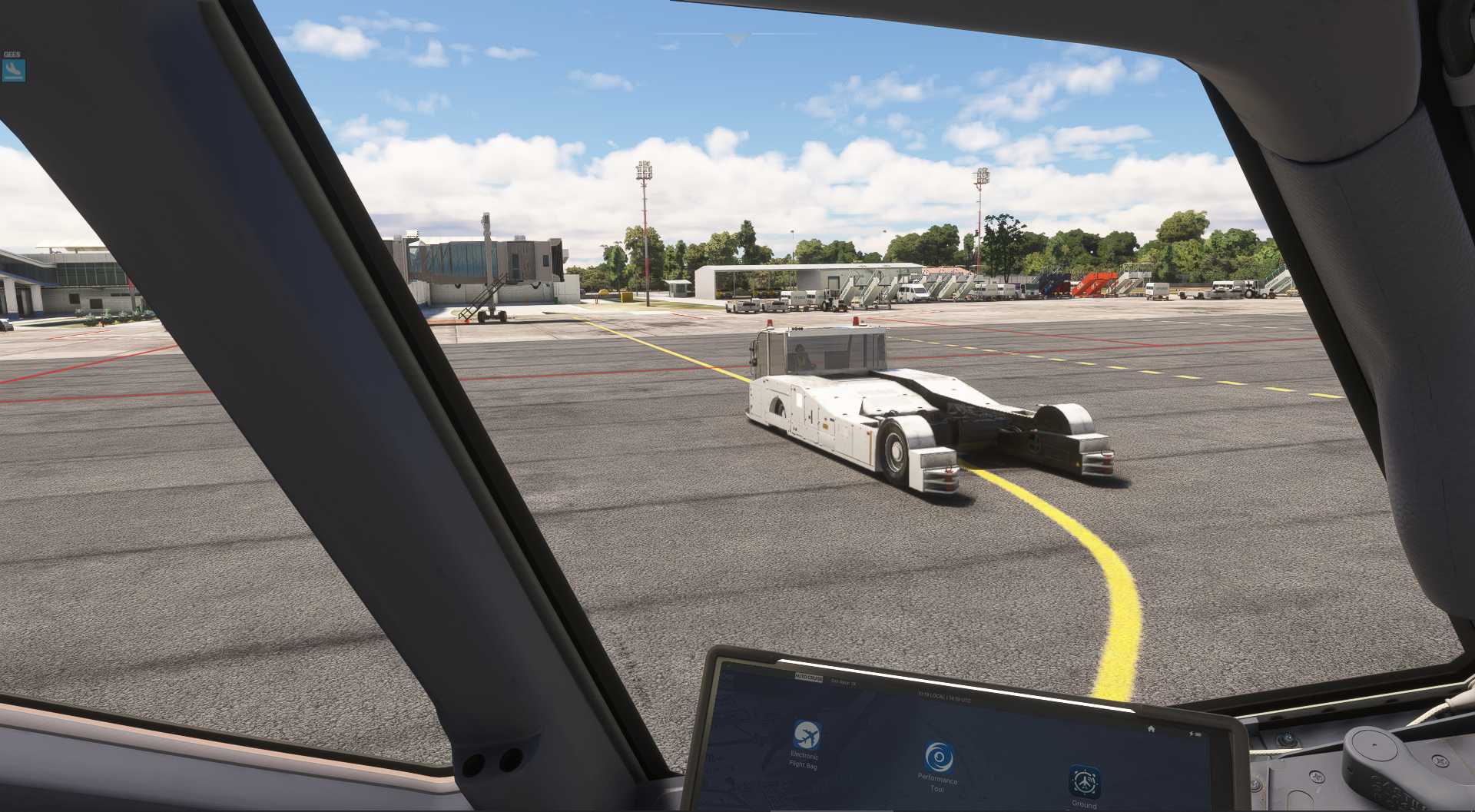Screen dimensions: 1475x812
Task: Click the Exit Rwy 18 status label
Action: tap(844, 682)
